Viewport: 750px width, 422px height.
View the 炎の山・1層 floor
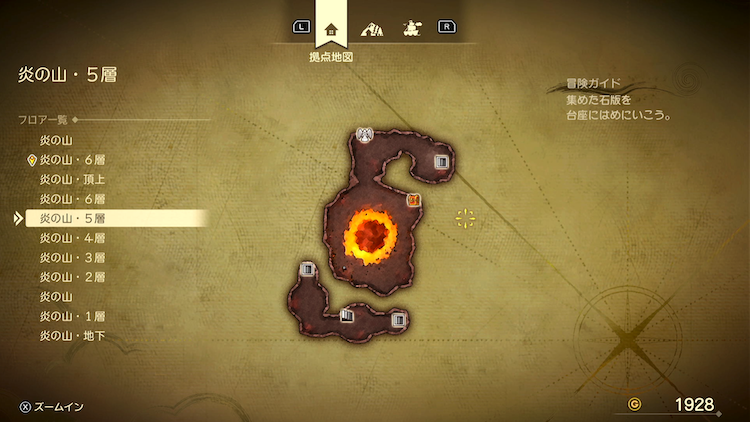pos(72,316)
